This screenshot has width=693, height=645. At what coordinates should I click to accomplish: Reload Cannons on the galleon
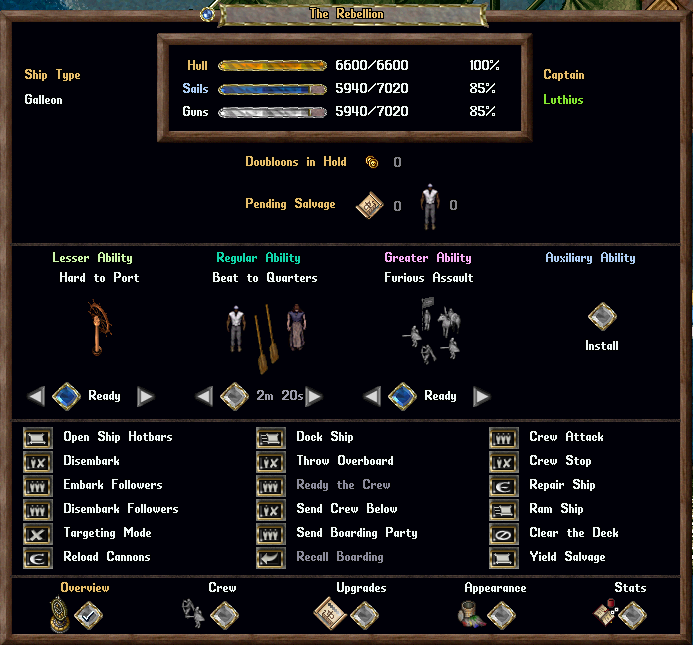38,557
